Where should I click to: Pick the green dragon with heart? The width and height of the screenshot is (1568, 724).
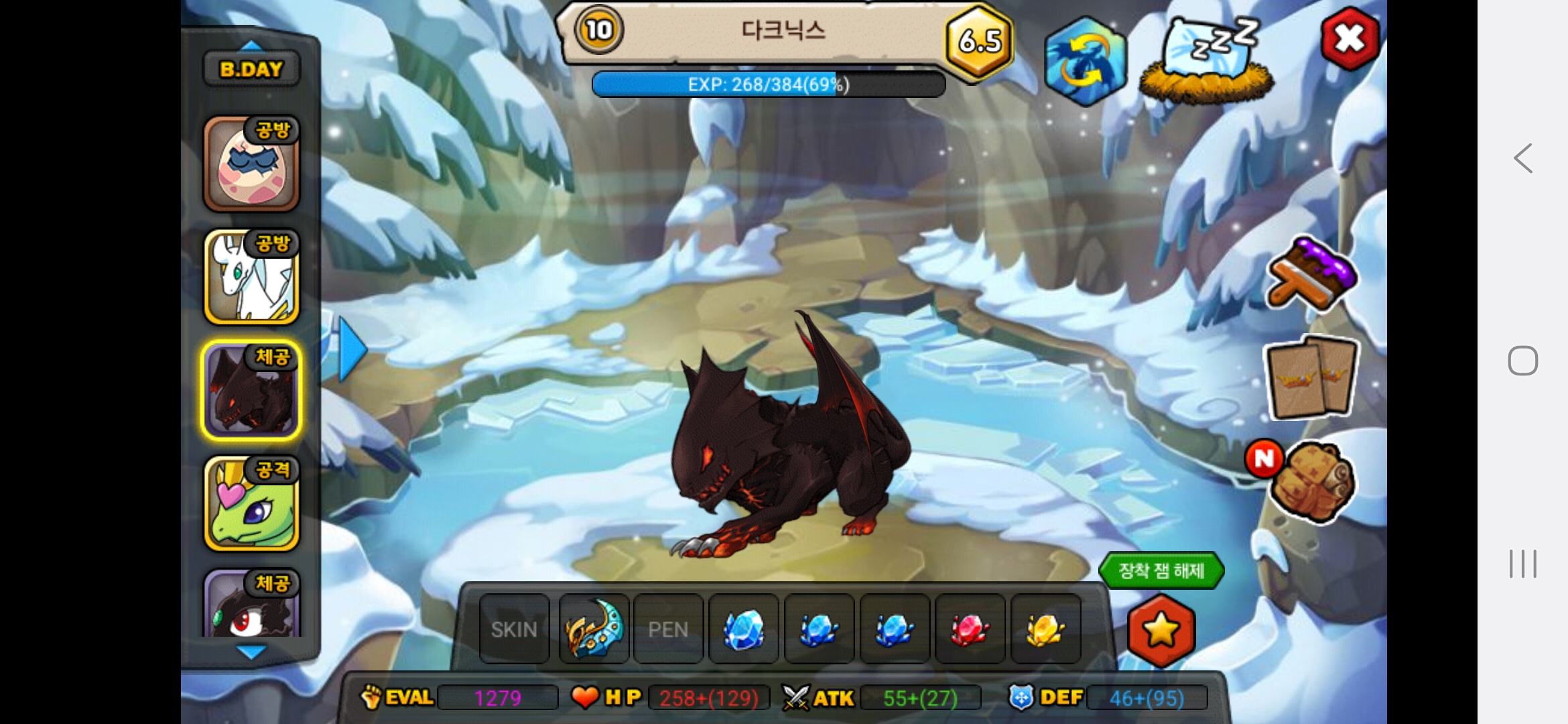click(251, 503)
